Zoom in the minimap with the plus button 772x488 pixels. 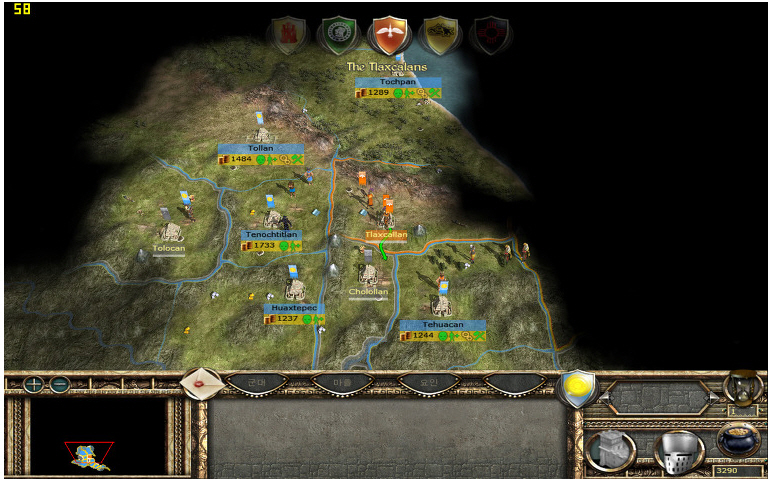[35, 384]
